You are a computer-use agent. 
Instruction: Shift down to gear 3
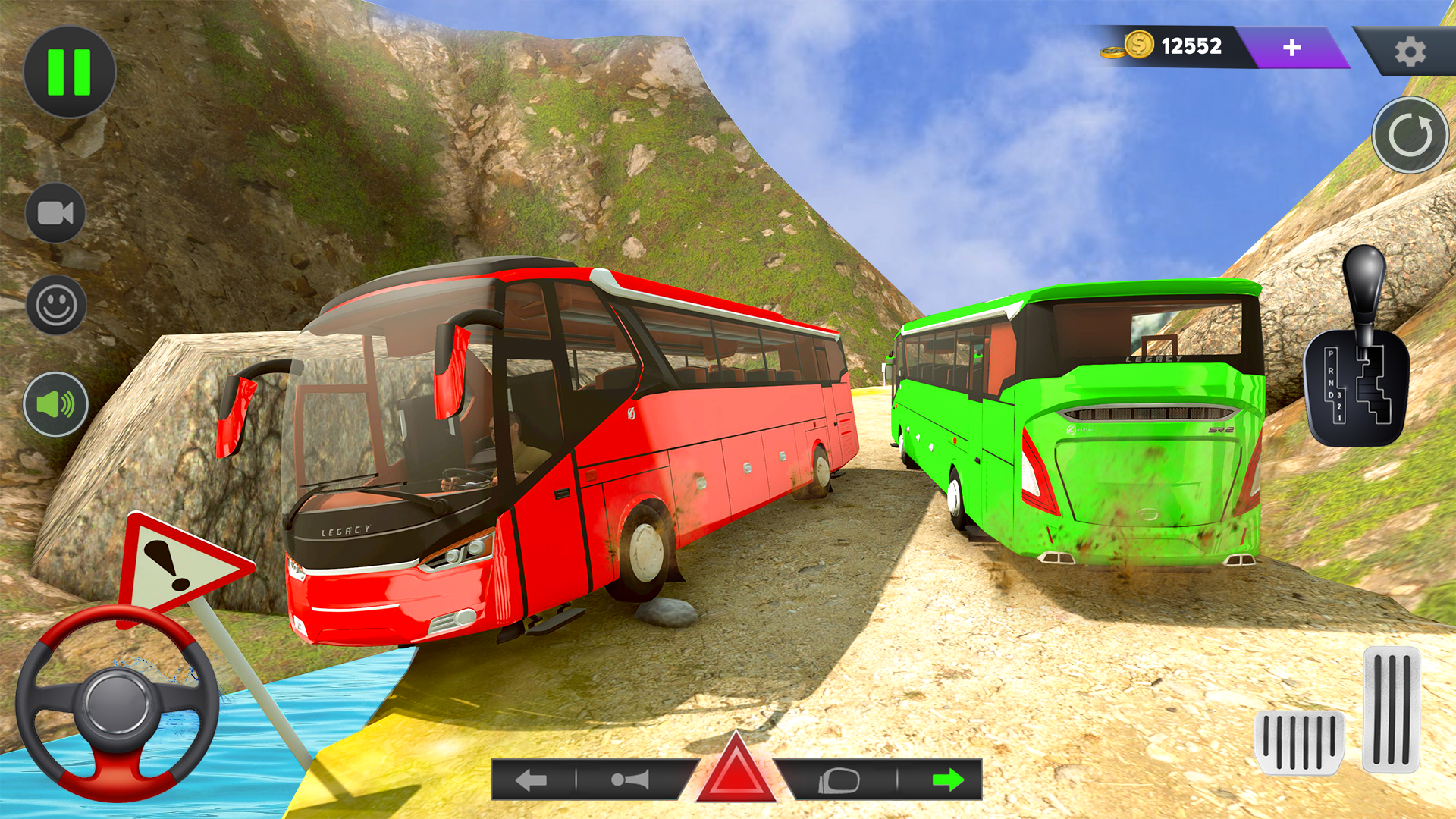pyautogui.click(x=1340, y=394)
